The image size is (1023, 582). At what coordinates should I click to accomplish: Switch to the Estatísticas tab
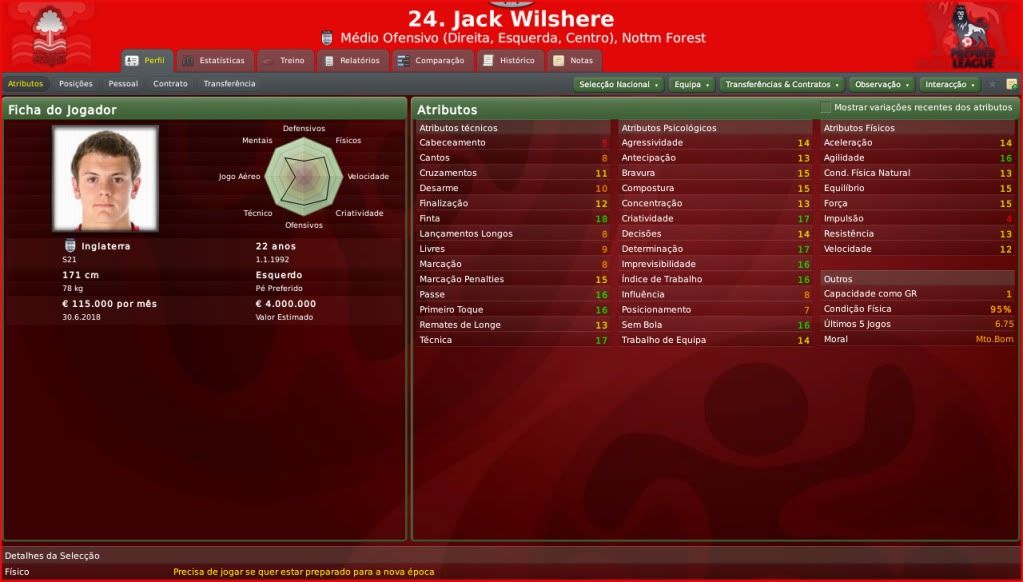[213, 61]
